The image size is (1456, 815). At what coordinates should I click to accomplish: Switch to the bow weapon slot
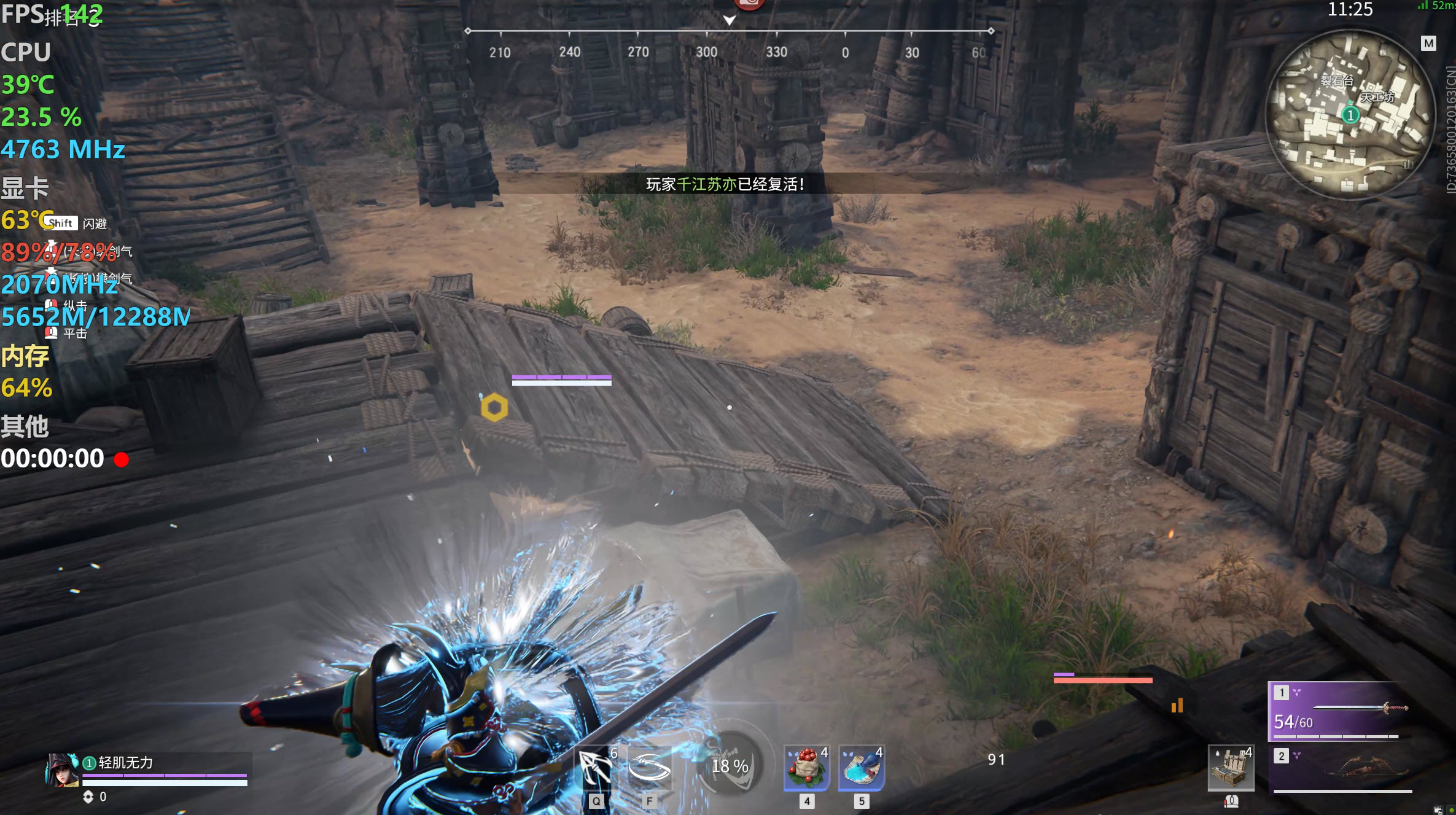[x=1342, y=770]
